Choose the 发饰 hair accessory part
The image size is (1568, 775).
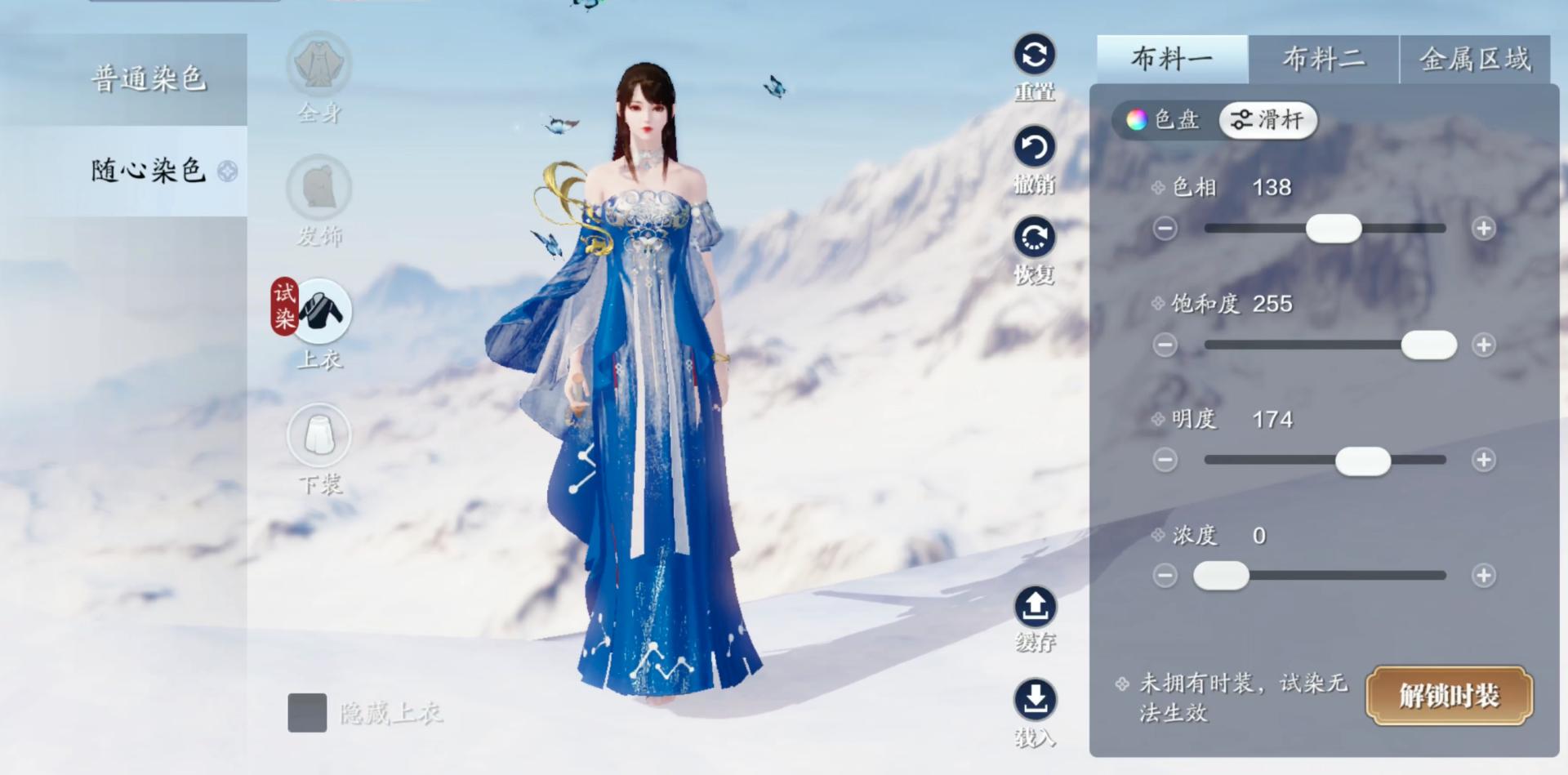319,189
